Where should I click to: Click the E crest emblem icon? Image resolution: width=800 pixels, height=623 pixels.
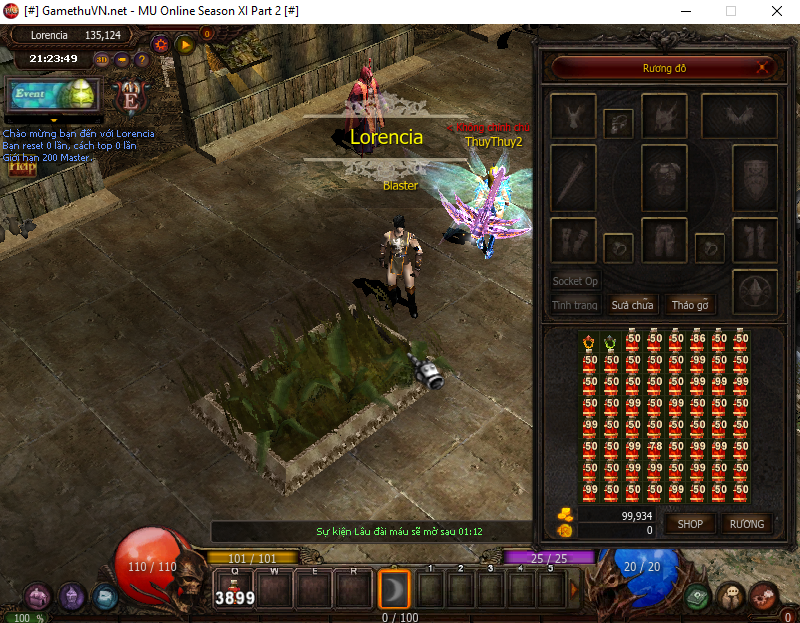(x=130, y=97)
